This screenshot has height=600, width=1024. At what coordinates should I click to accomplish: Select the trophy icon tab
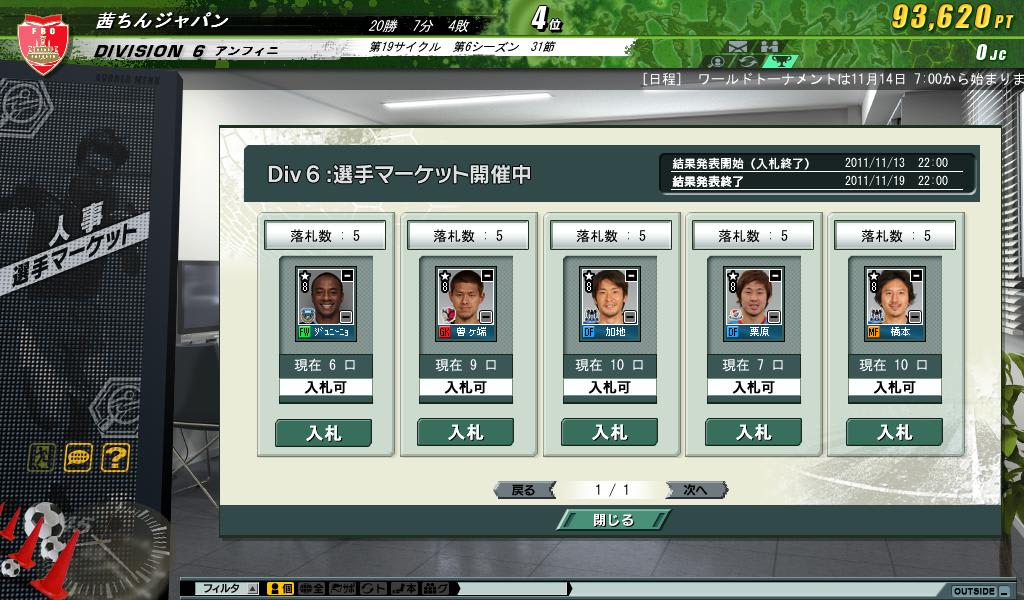pos(784,62)
